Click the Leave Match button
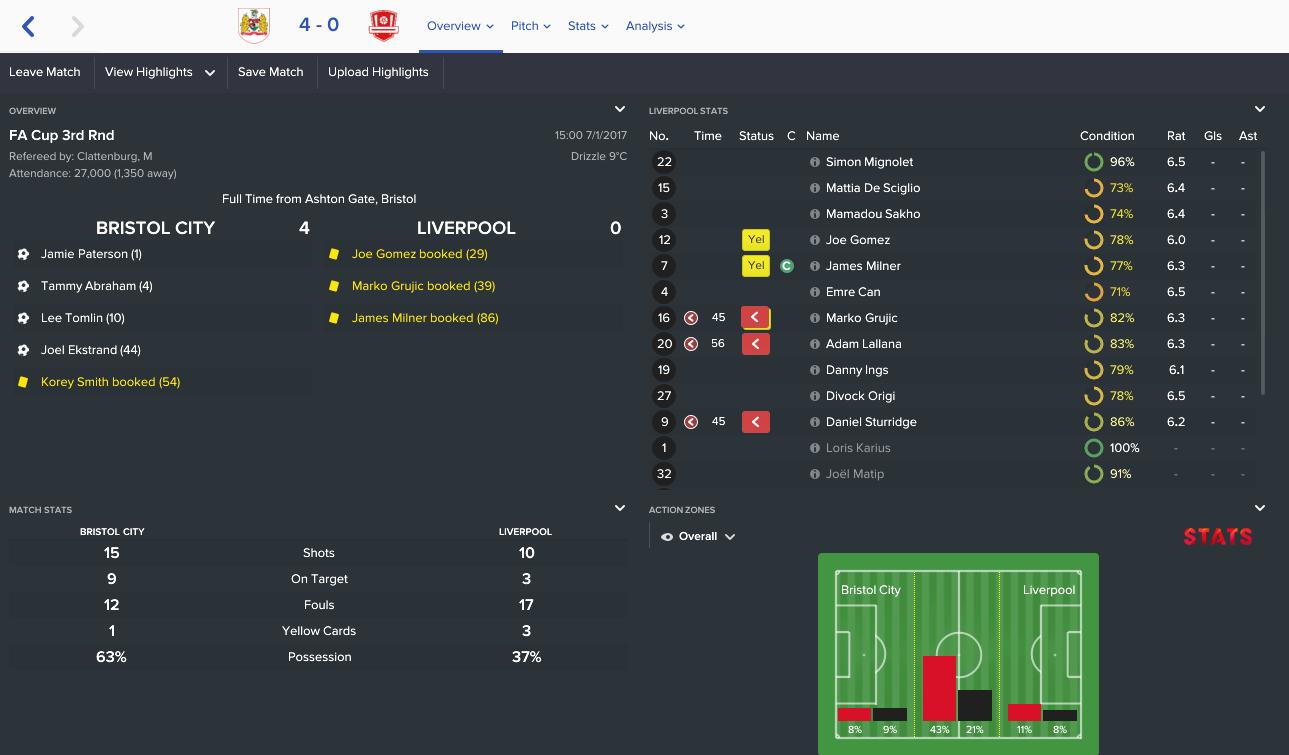The width and height of the screenshot is (1289, 755). tap(45, 72)
